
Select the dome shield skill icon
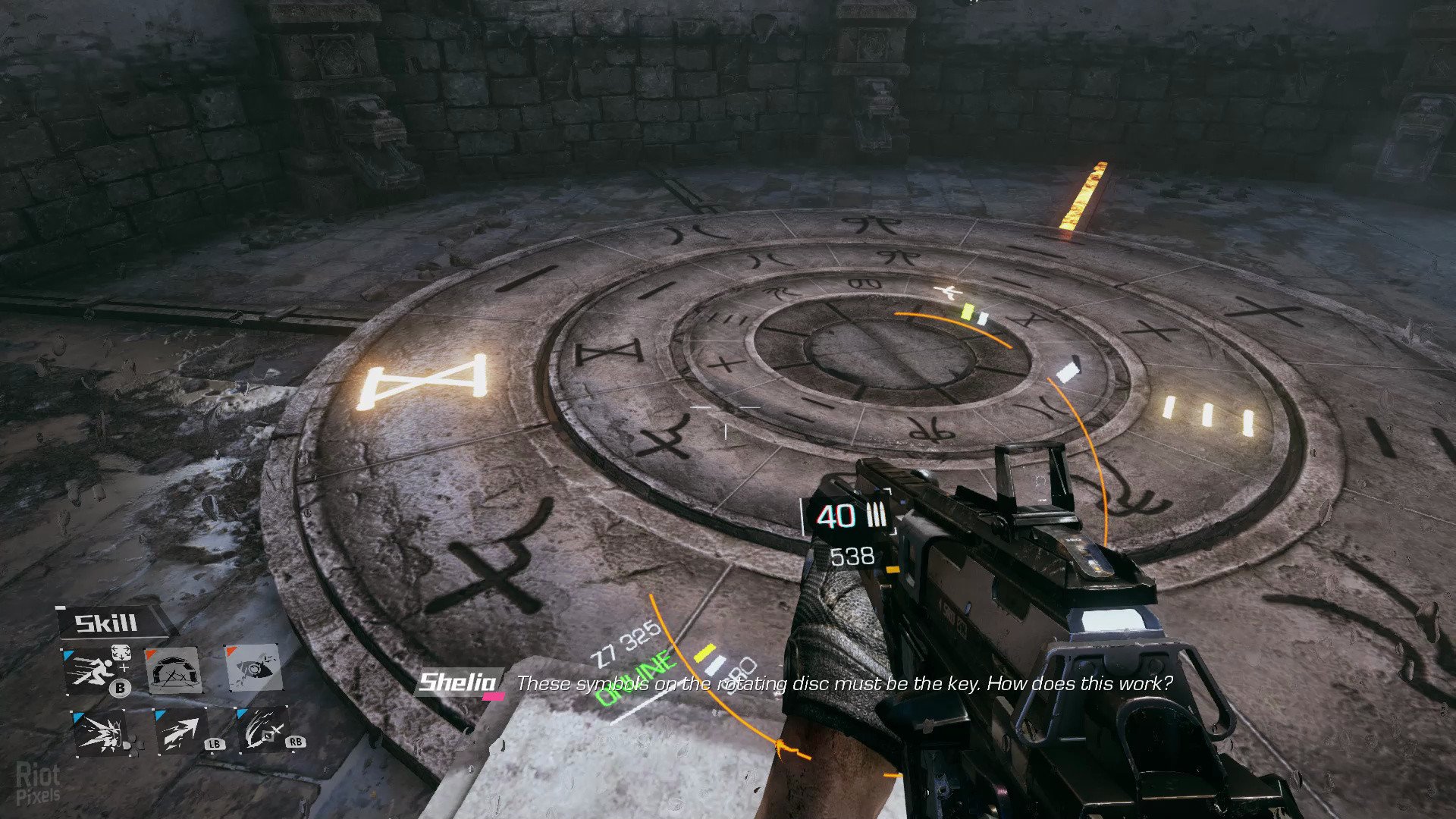pos(174,670)
